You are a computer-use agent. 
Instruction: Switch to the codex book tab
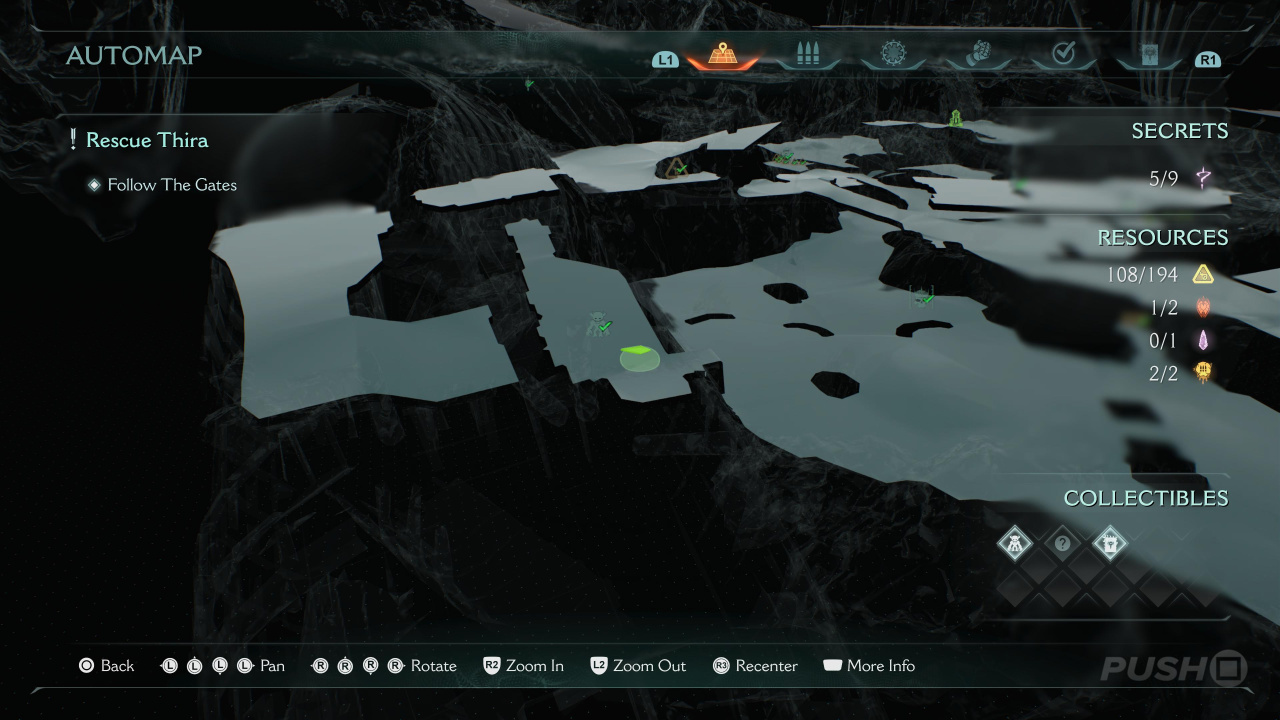coord(1147,55)
